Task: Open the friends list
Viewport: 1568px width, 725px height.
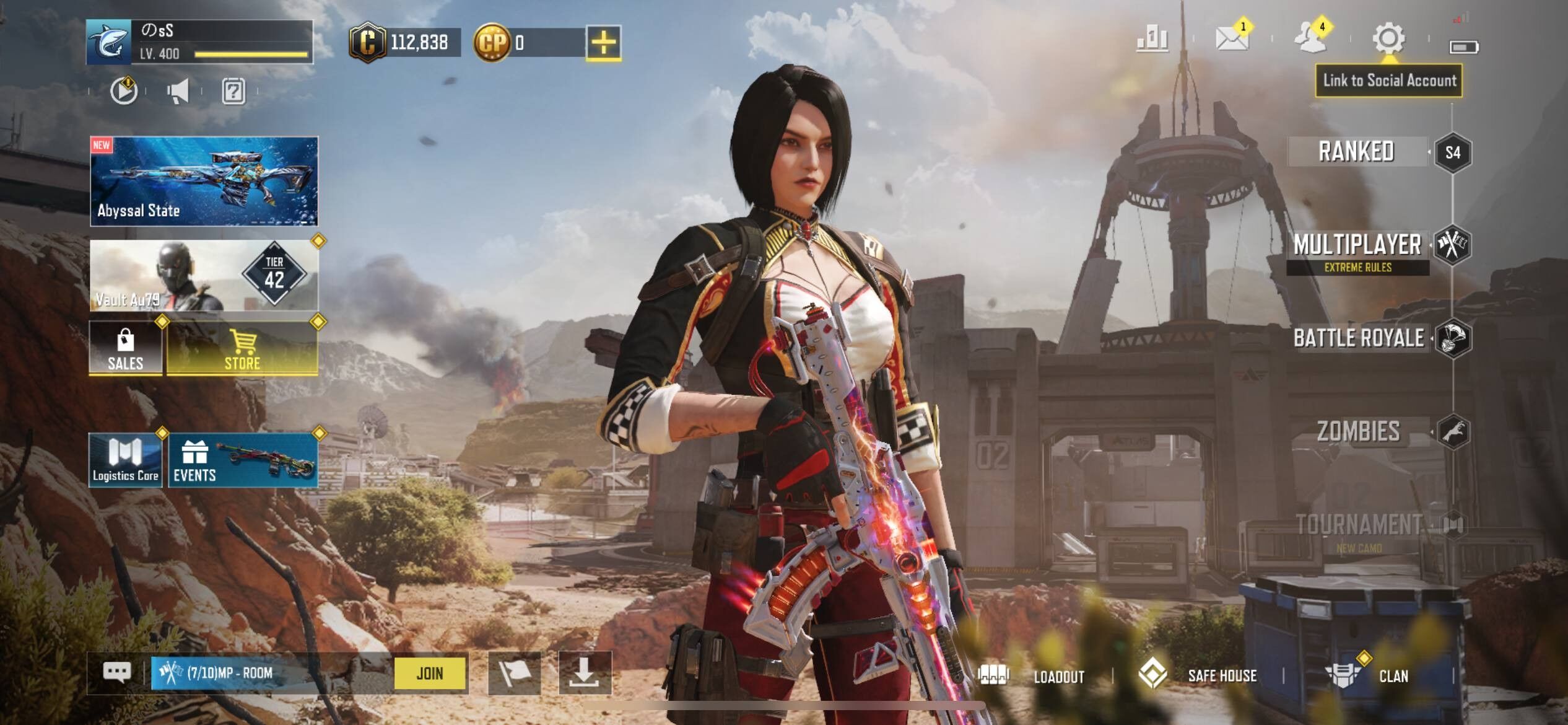Action: [x=1310, y=39]
